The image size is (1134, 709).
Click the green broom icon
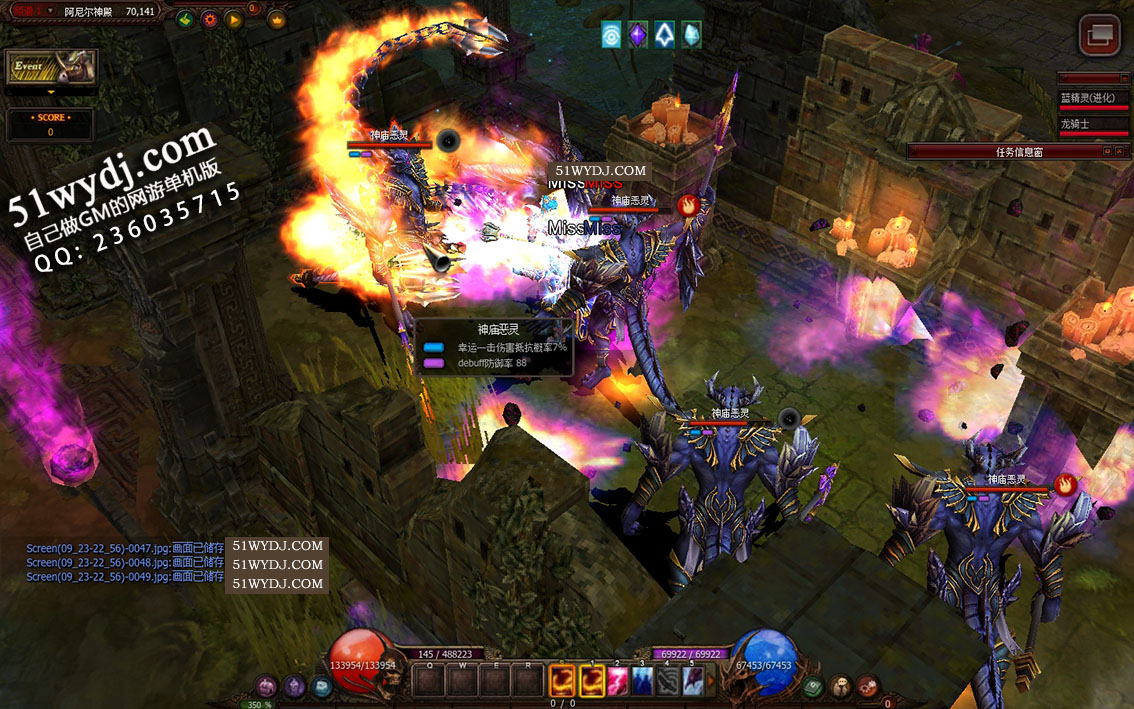pyautogui.click(x=185, y=19)
